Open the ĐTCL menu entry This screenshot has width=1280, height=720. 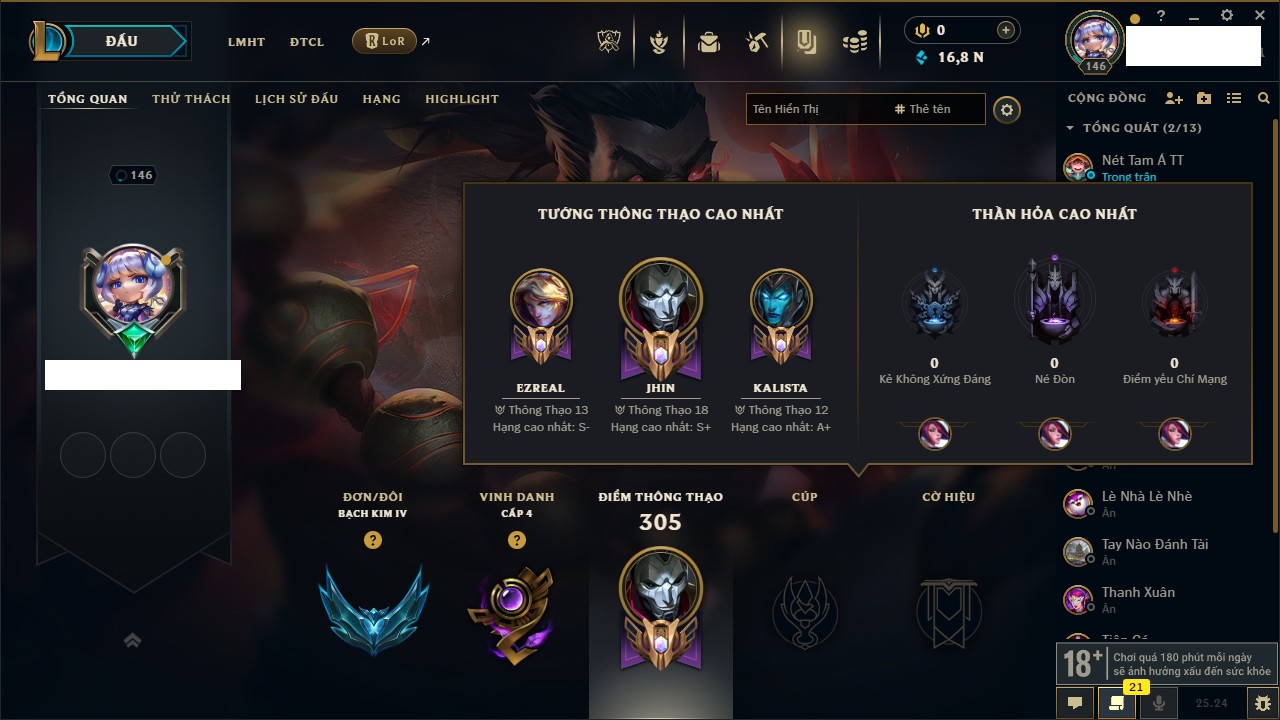[307, 42]
